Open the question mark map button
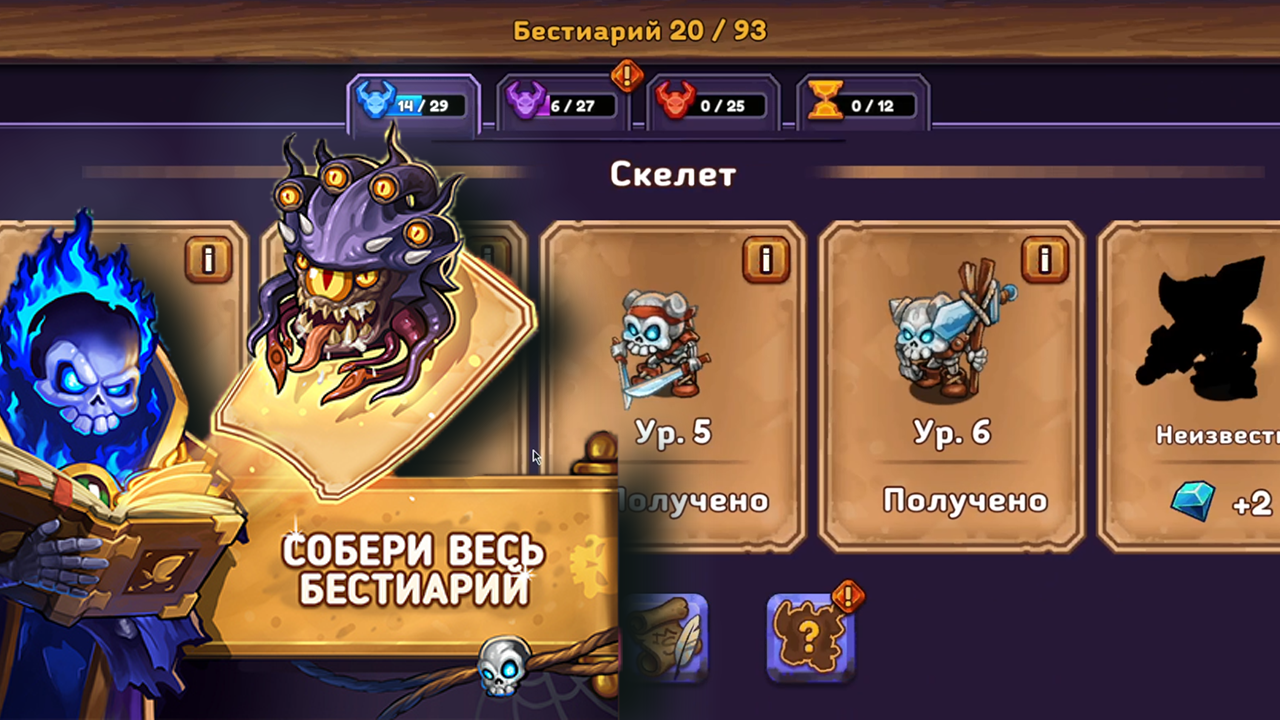Screen dimensions: 1280x720 (811, 637)
